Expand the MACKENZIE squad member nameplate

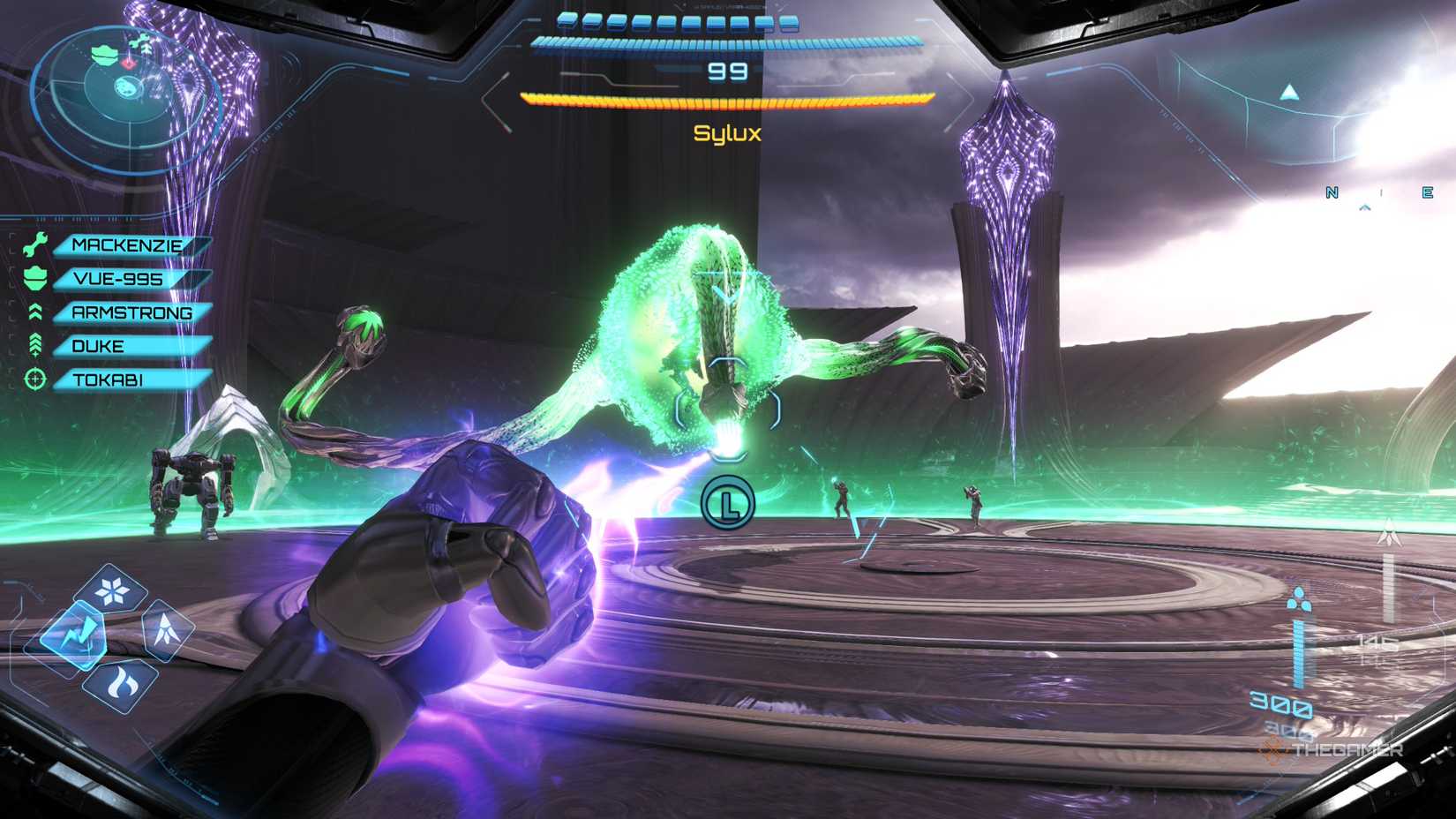click(x=128, y=245)
